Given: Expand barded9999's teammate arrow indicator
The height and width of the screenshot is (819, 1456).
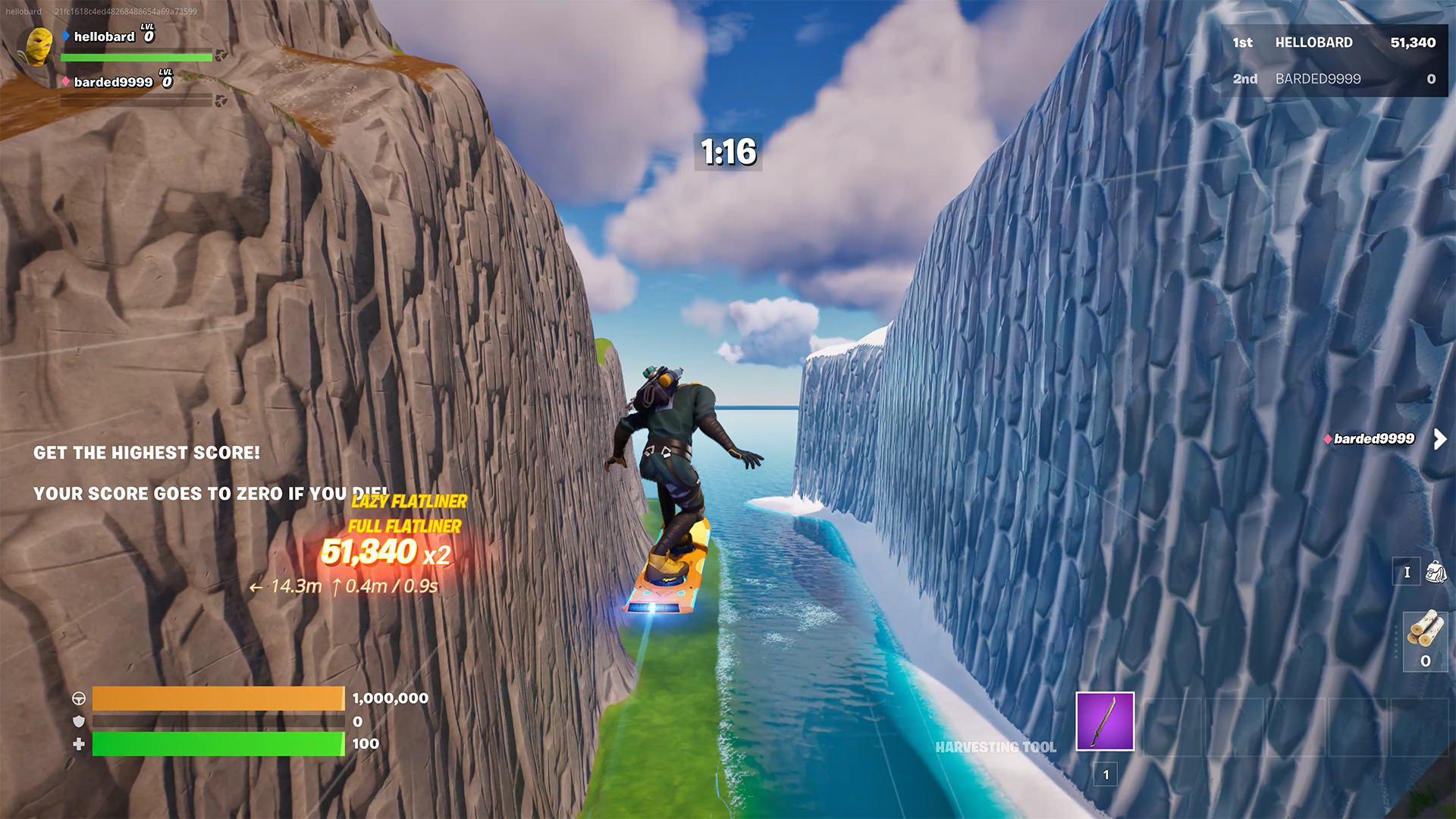Looking at the screenshot, I should pos(1439,438).
